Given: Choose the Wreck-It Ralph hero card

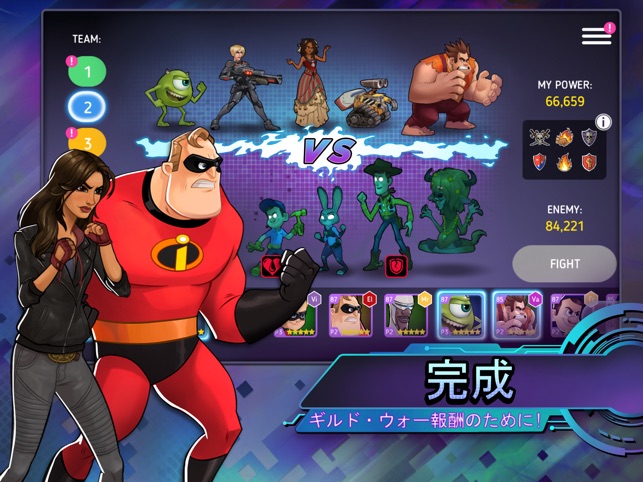Looking at the screenshot, I should click(515, 315).
